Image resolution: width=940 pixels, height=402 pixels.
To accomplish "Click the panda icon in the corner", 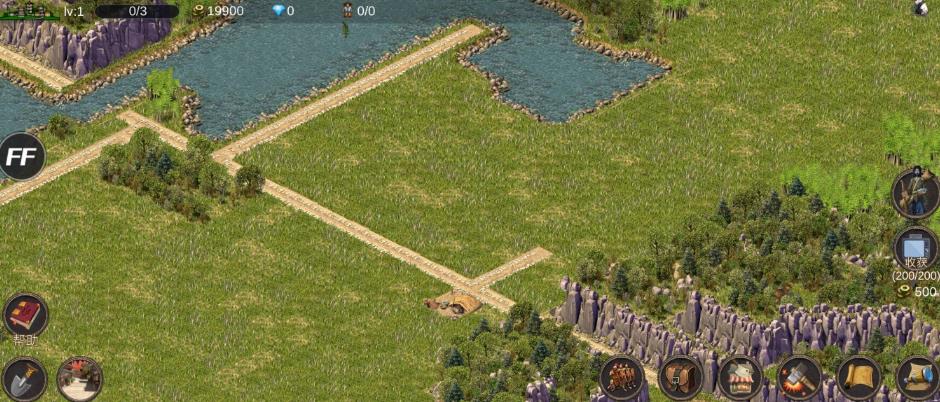I will (921, 8).
